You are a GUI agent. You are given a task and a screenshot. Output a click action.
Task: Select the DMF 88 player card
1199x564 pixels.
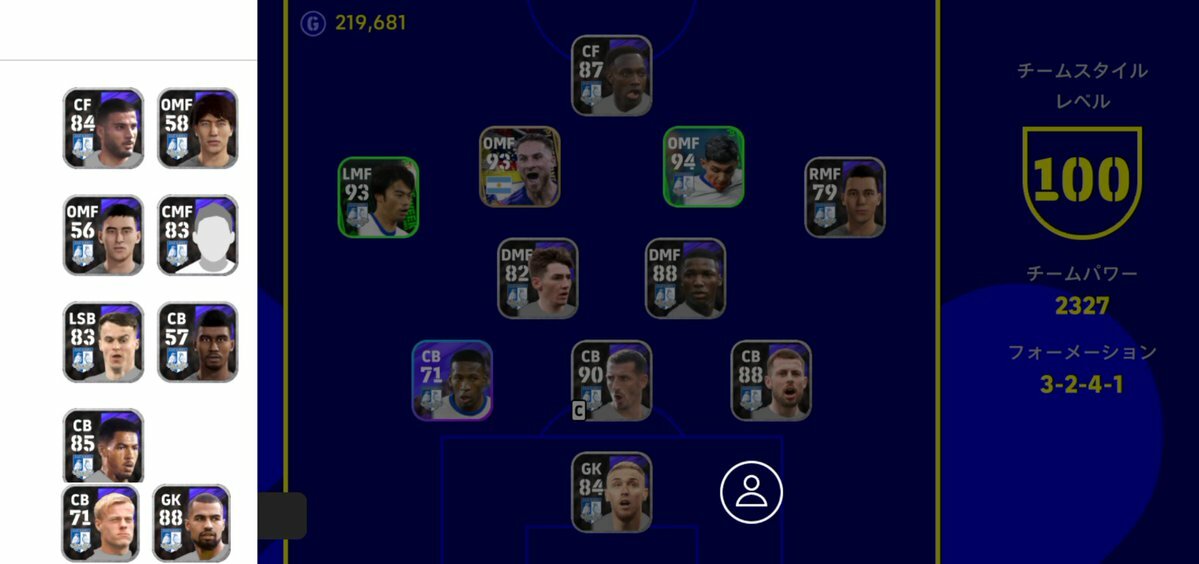click(x=685, y=278)
